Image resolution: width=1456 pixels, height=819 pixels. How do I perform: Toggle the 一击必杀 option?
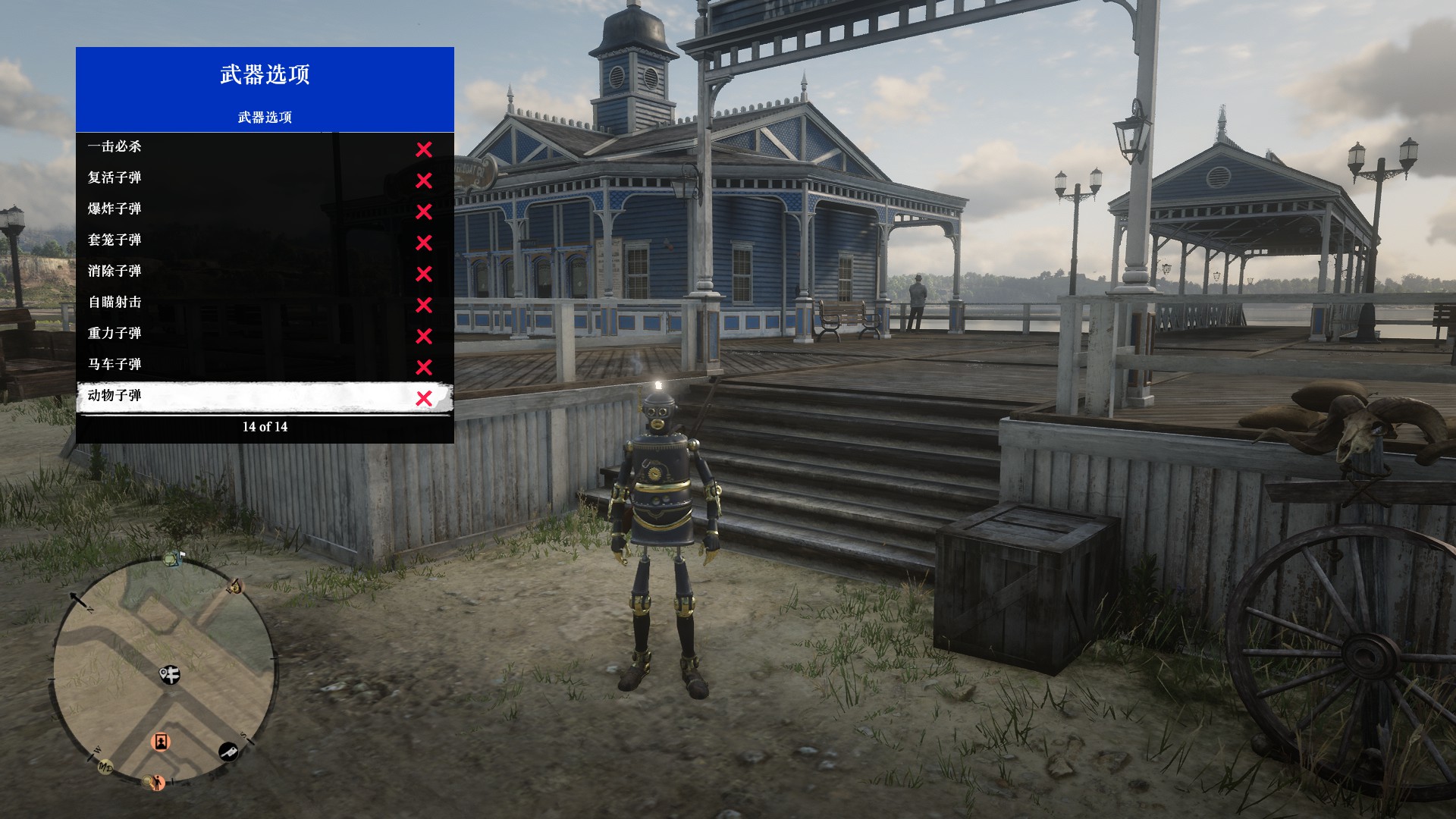(x=265, y=148)
